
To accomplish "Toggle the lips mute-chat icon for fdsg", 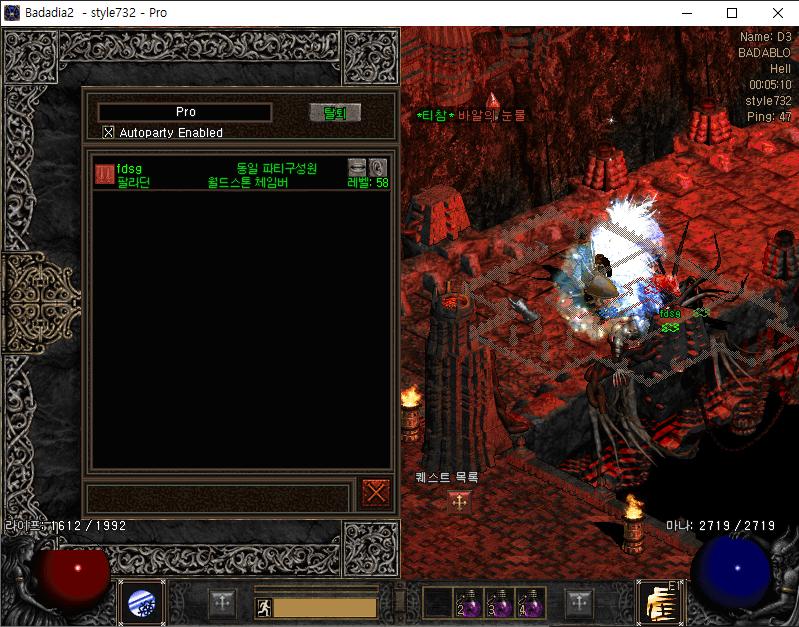I will 357,167.
